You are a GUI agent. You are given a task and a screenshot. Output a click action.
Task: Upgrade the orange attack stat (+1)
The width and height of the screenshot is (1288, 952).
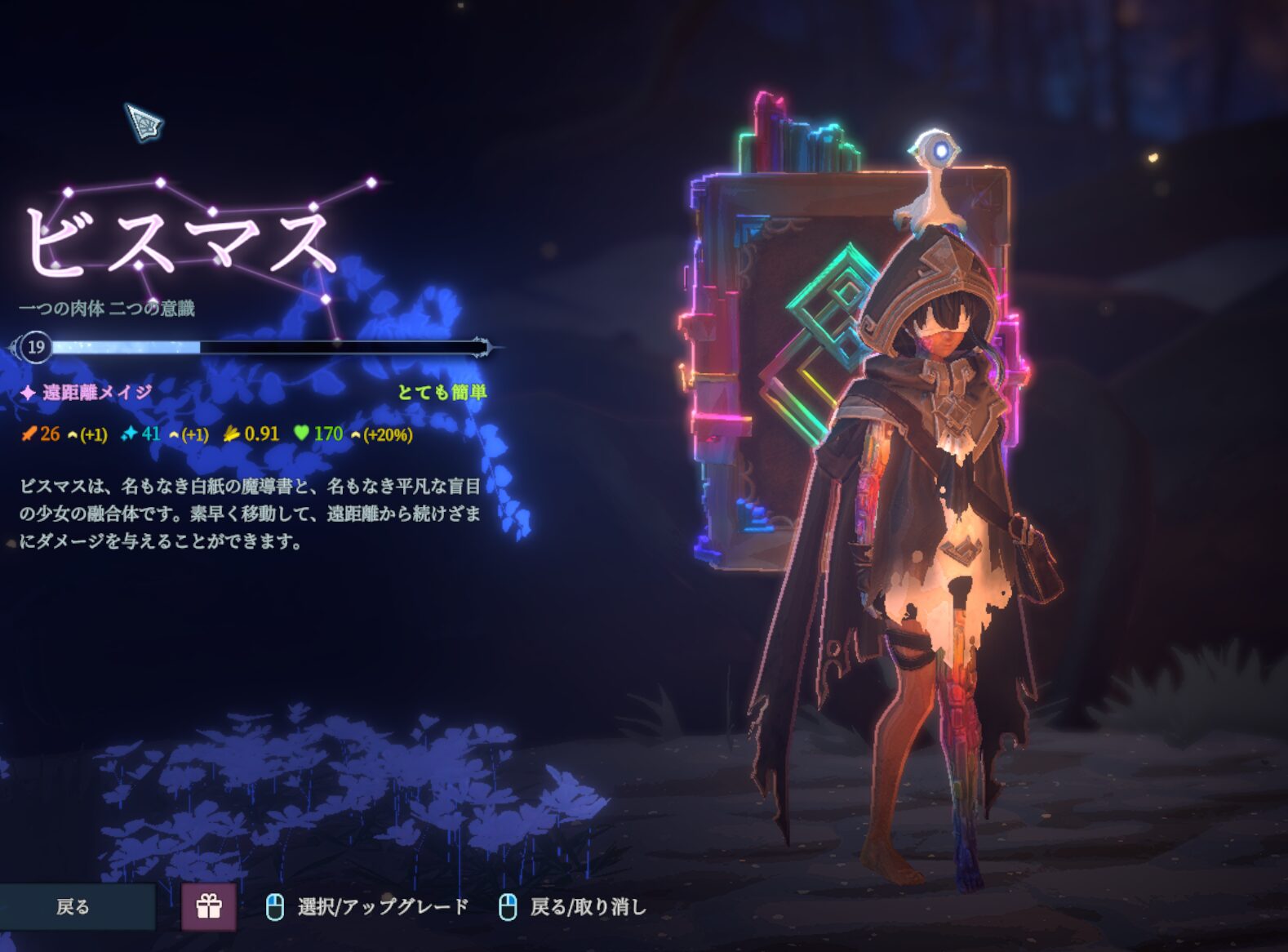[87, 435]
